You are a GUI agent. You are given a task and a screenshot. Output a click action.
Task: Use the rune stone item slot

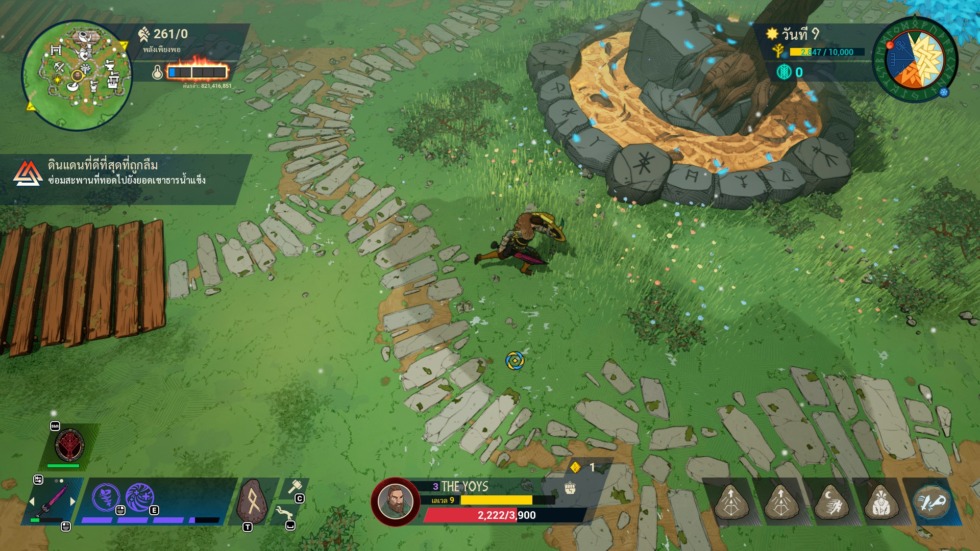[x=252, y=497]
